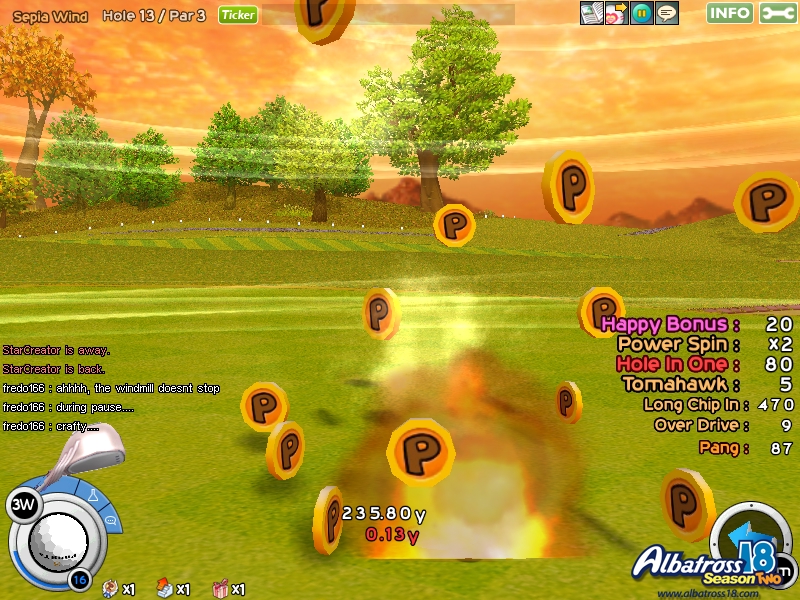The width and height of the screenshot is (800, 600).
Task: Use the pink gift box item slot
Action: 220,588
